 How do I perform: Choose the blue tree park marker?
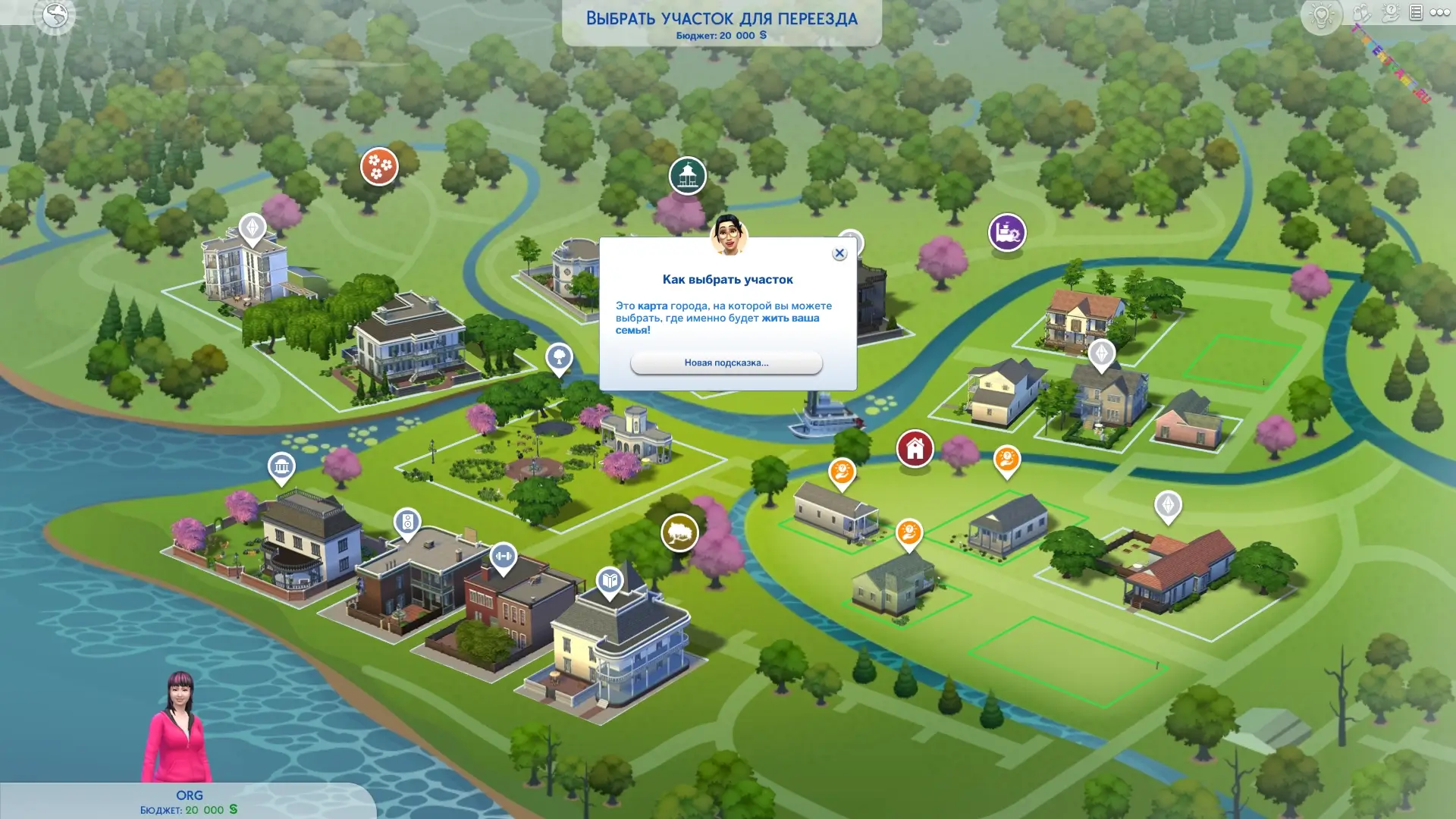pyautogui.click(x=559, y=356)
